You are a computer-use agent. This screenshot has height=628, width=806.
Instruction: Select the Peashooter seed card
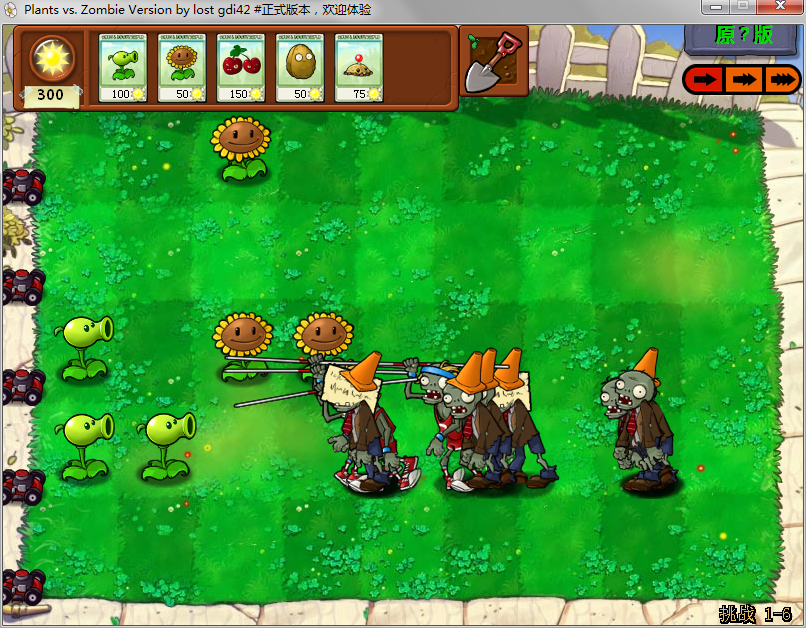point(123,68)
